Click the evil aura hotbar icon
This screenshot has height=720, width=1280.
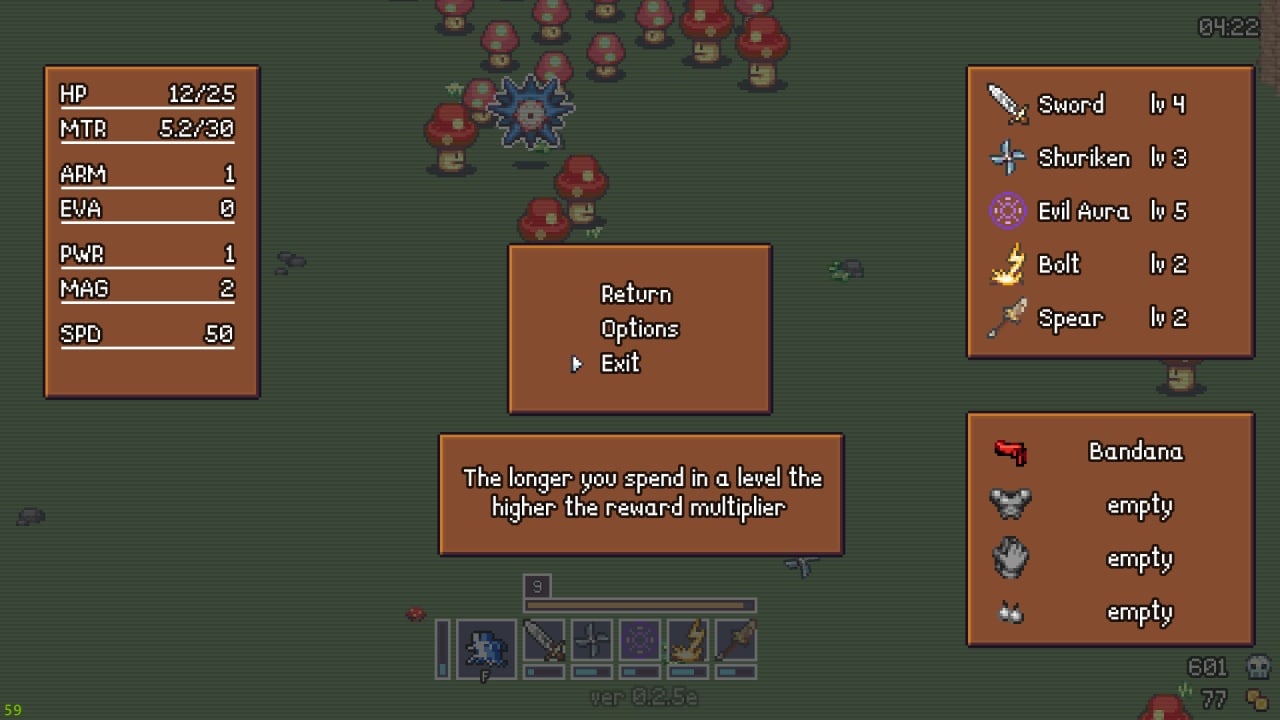coord(640,641)
